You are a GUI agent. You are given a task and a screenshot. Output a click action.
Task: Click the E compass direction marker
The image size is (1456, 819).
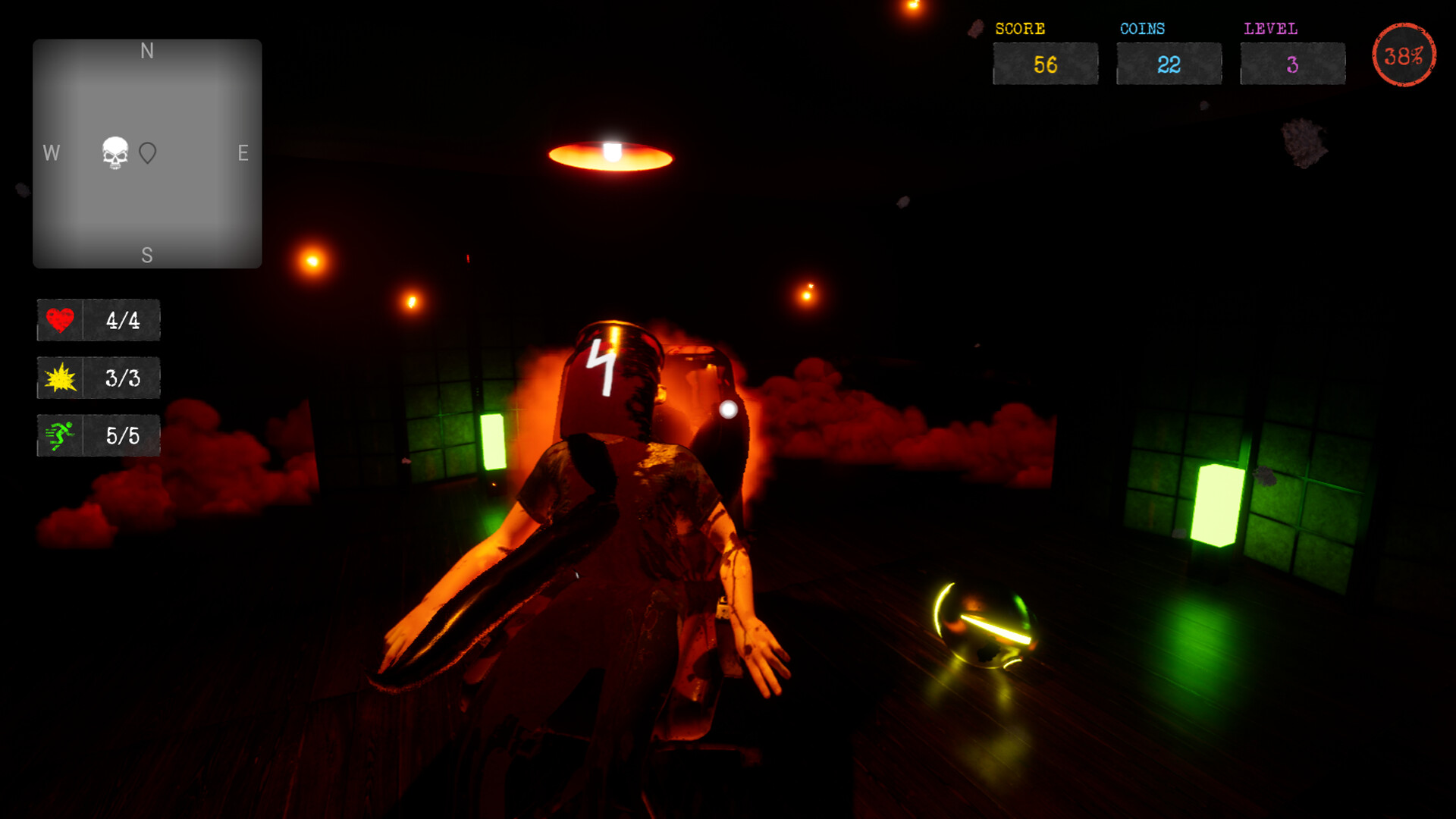point(243,154)
